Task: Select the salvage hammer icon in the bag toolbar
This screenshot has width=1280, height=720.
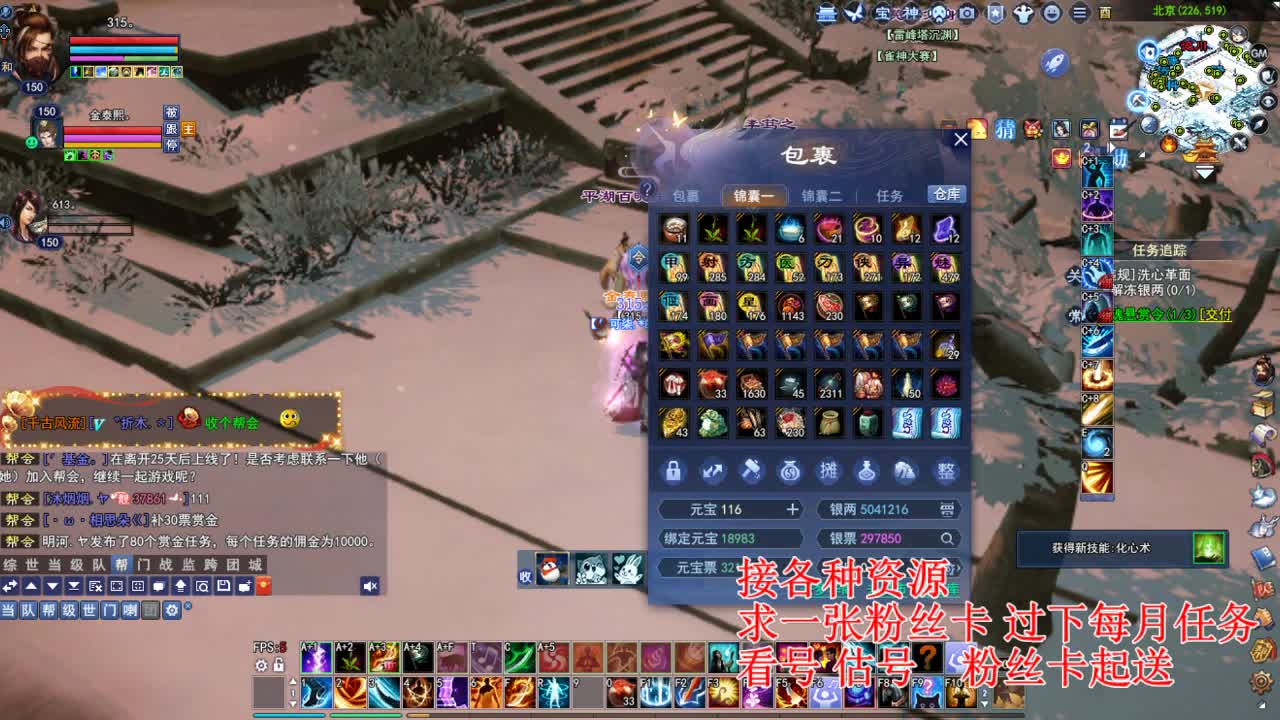Action: pyautogui.click(x=752, y=470)
